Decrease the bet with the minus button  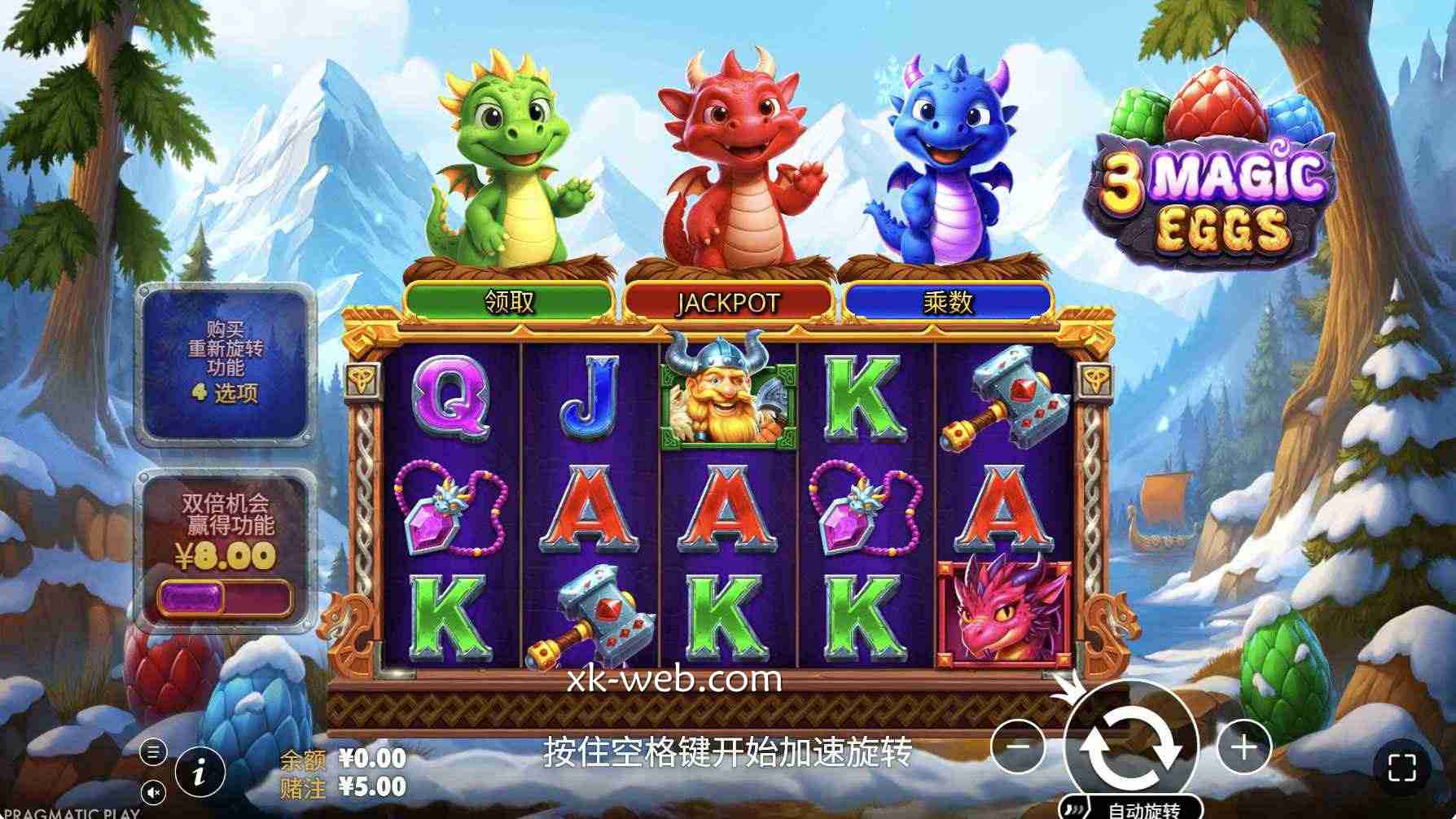[1019, 746]
